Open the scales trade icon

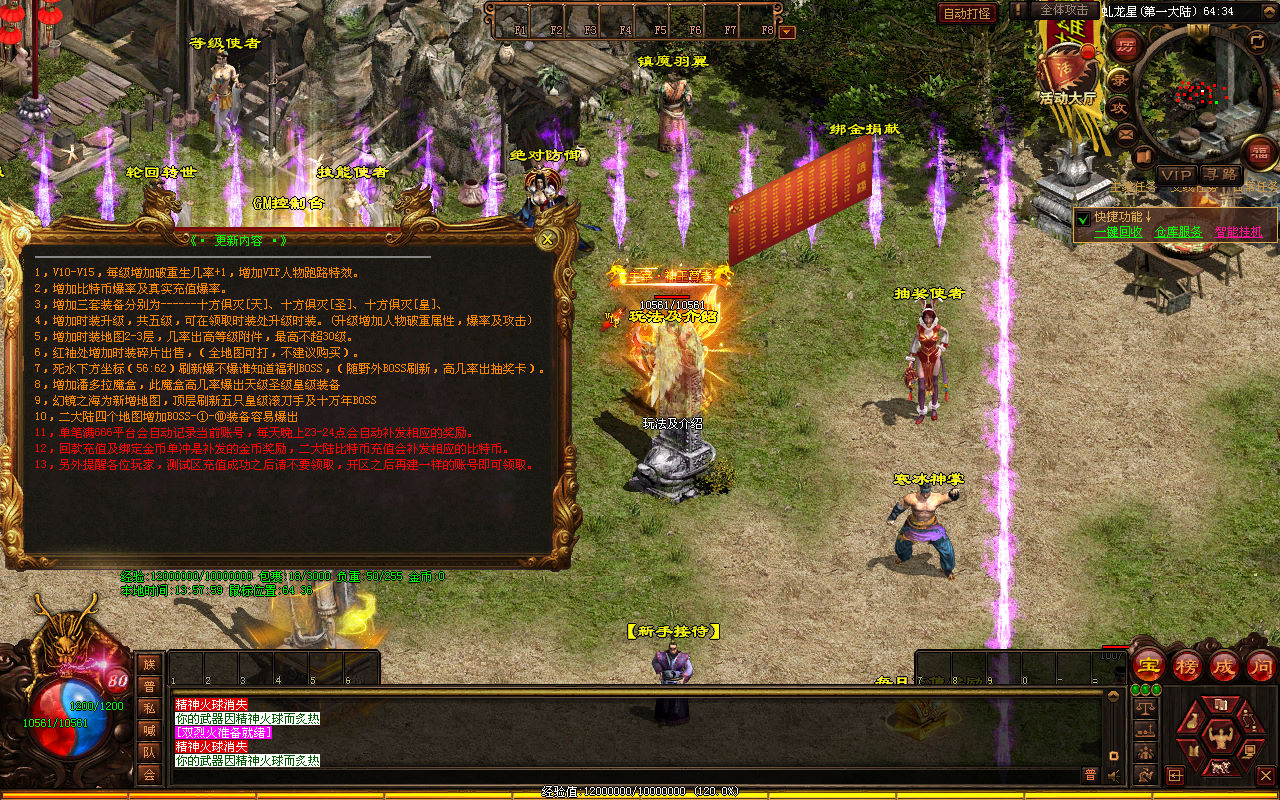tap(1146, 707)
